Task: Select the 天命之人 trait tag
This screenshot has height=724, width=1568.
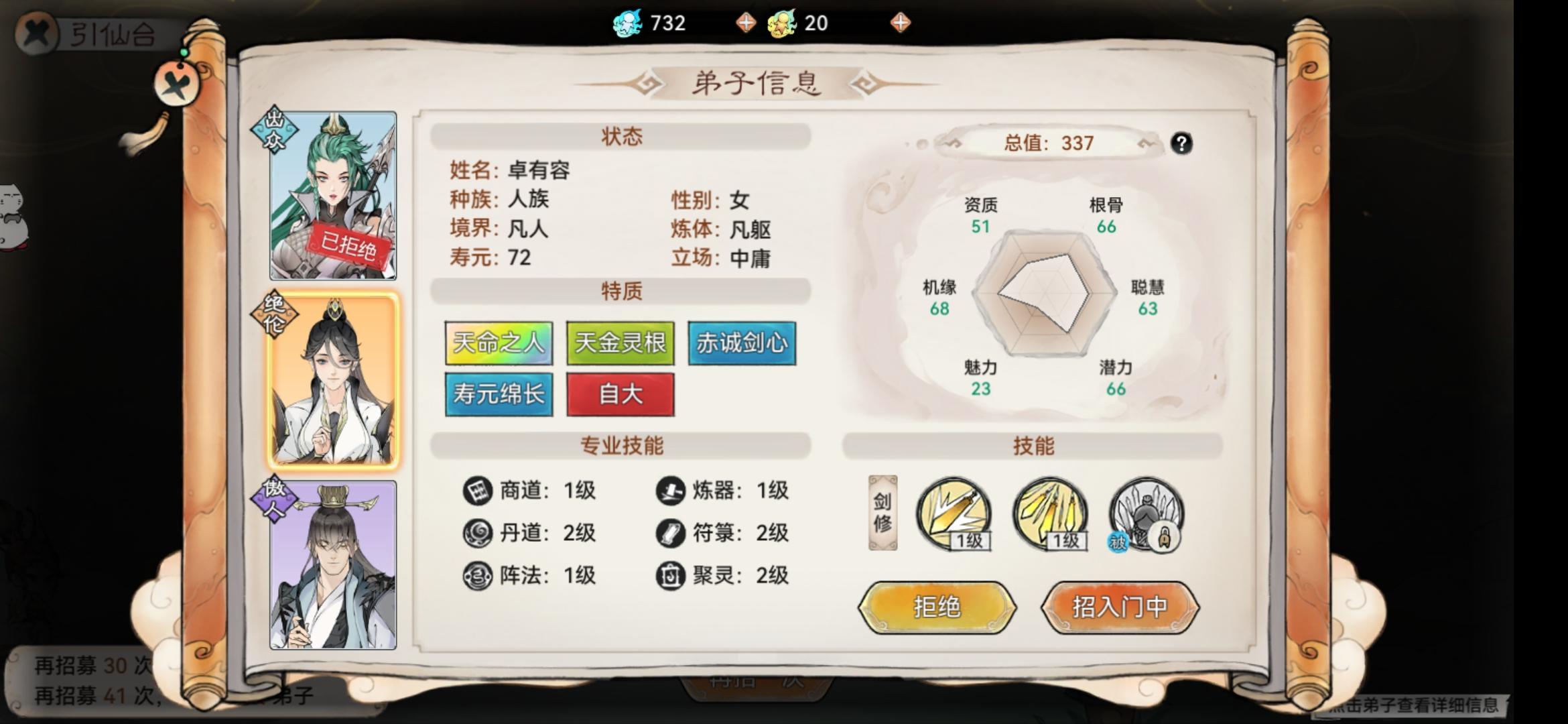Action: click(x=499, y=342)
